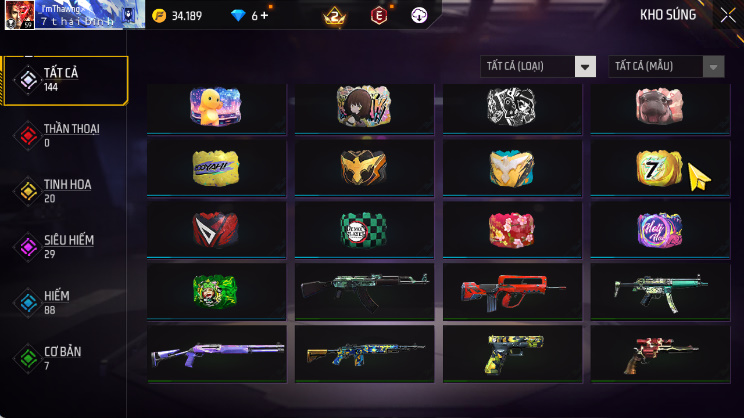Open the red hexagon E icon
Image resolution: width=744 pixels, height=418 pixels.
pyautogui.click(x=378, y=15)
